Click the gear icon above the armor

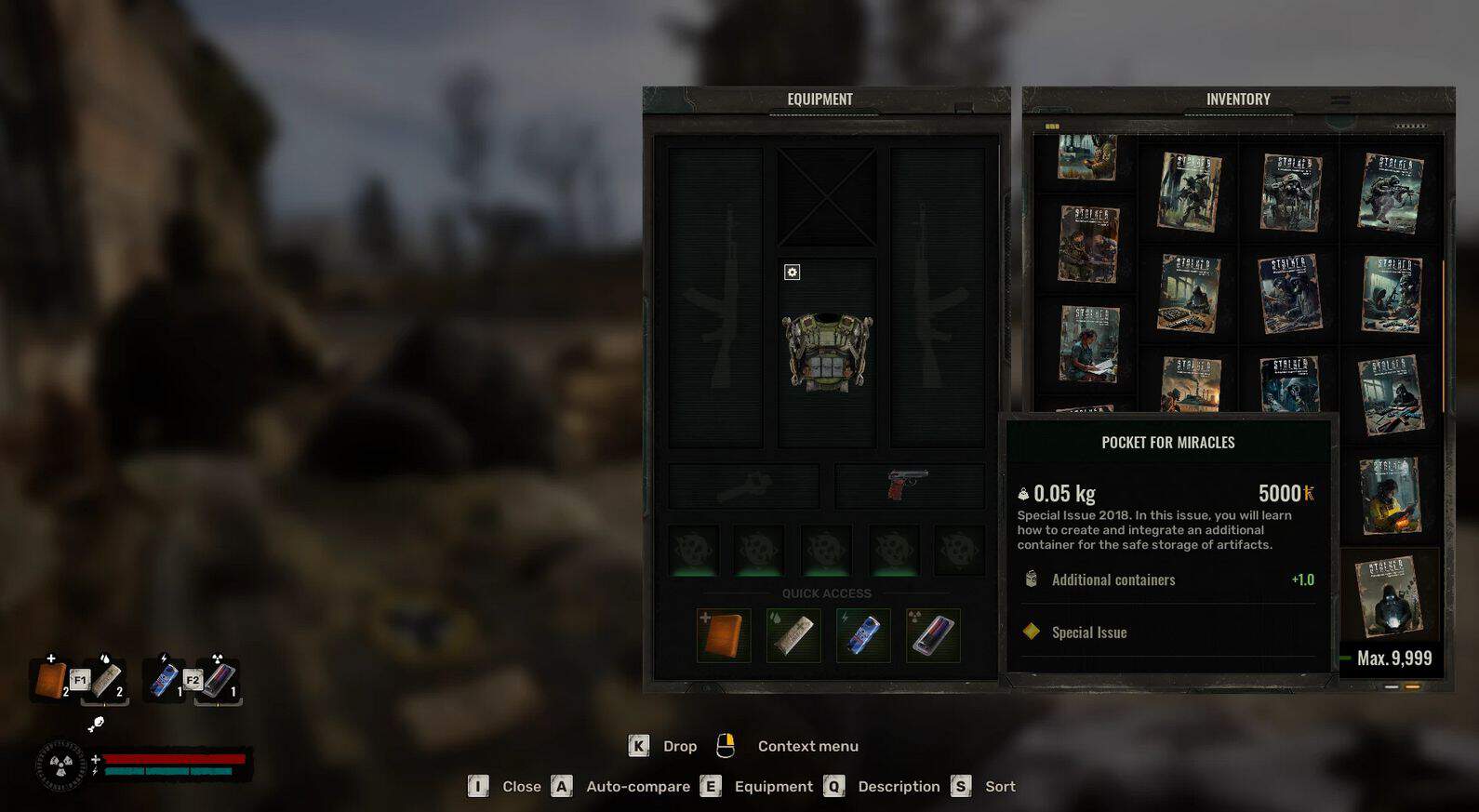pos(793,273)
